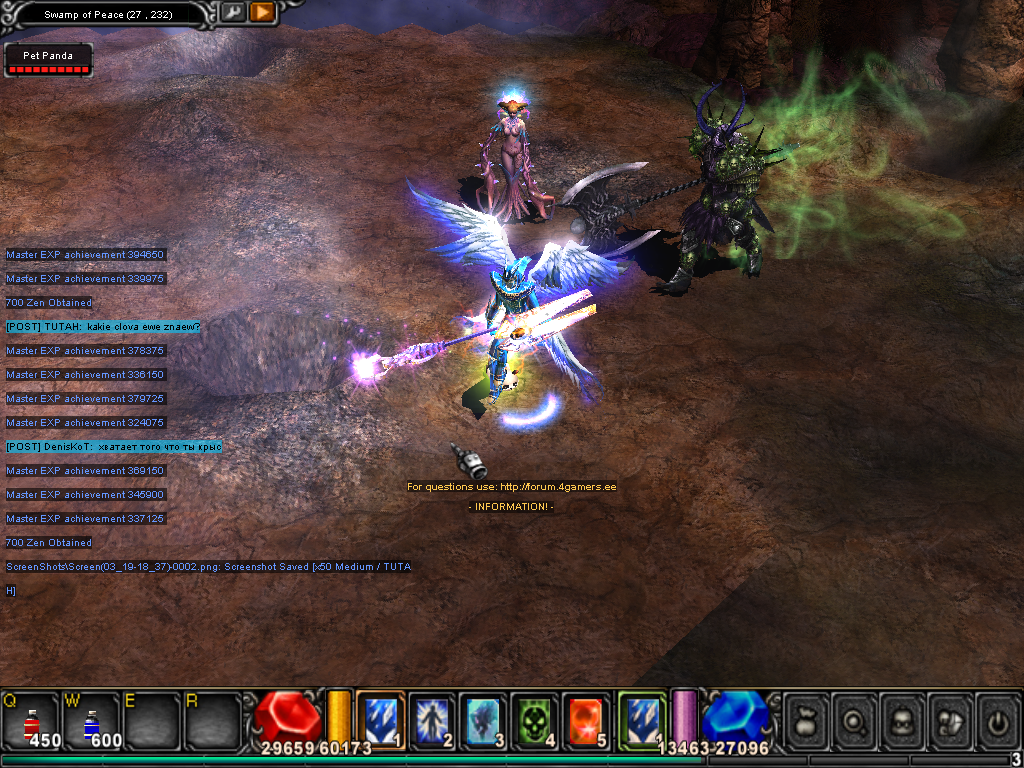Open the MU Helper wrench settings
The width and height of the screenshot is (1024, 768).
point(233,12)
